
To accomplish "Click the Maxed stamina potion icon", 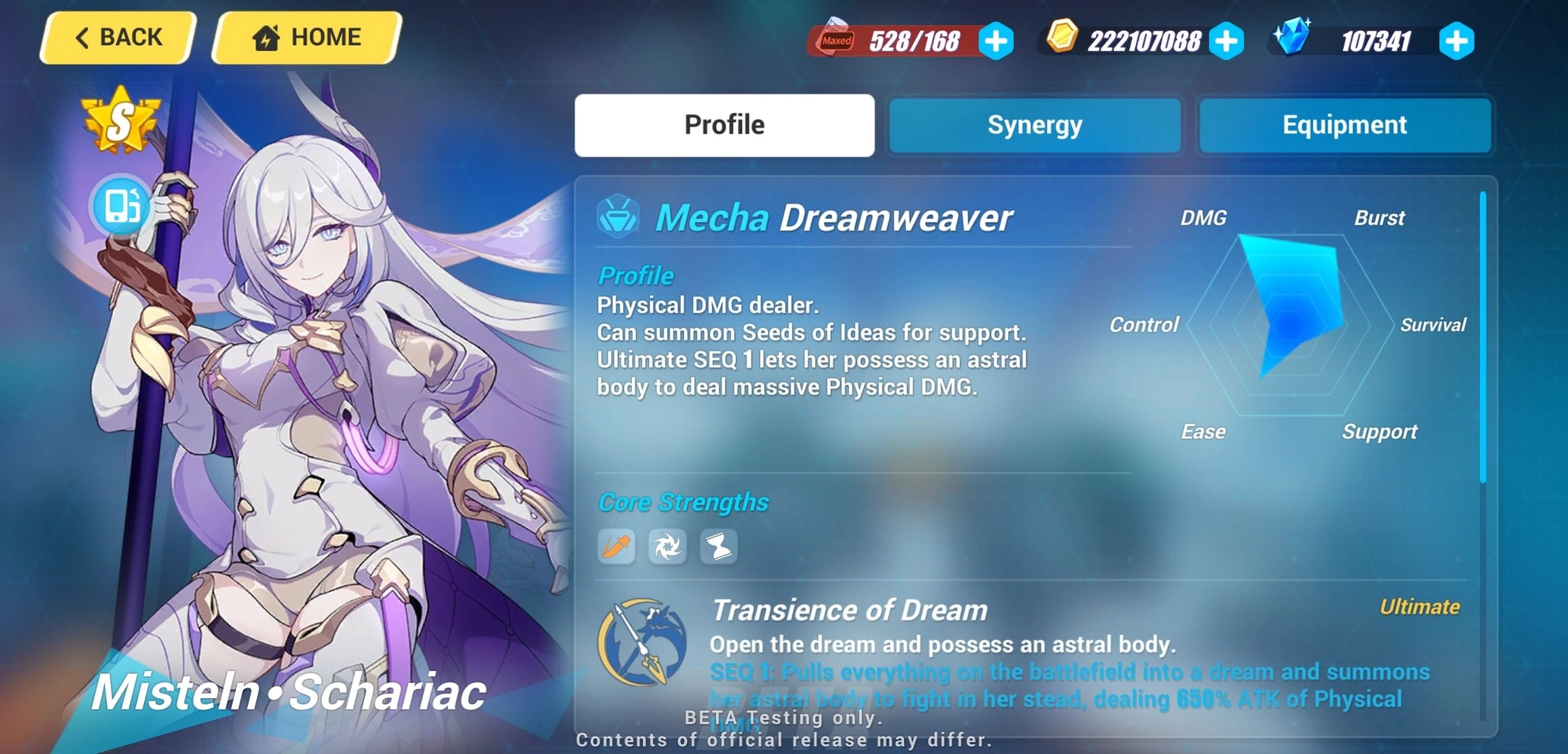I will (835, 41).
